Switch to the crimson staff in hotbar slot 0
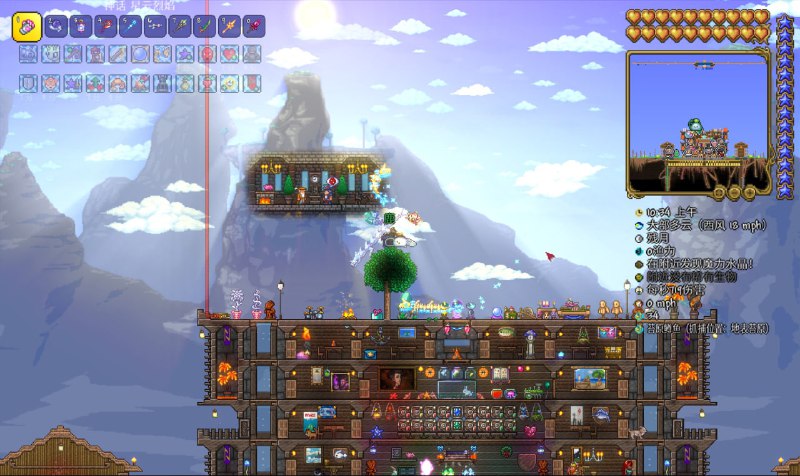This screenshot has height=476, width=800. point(256,24)
